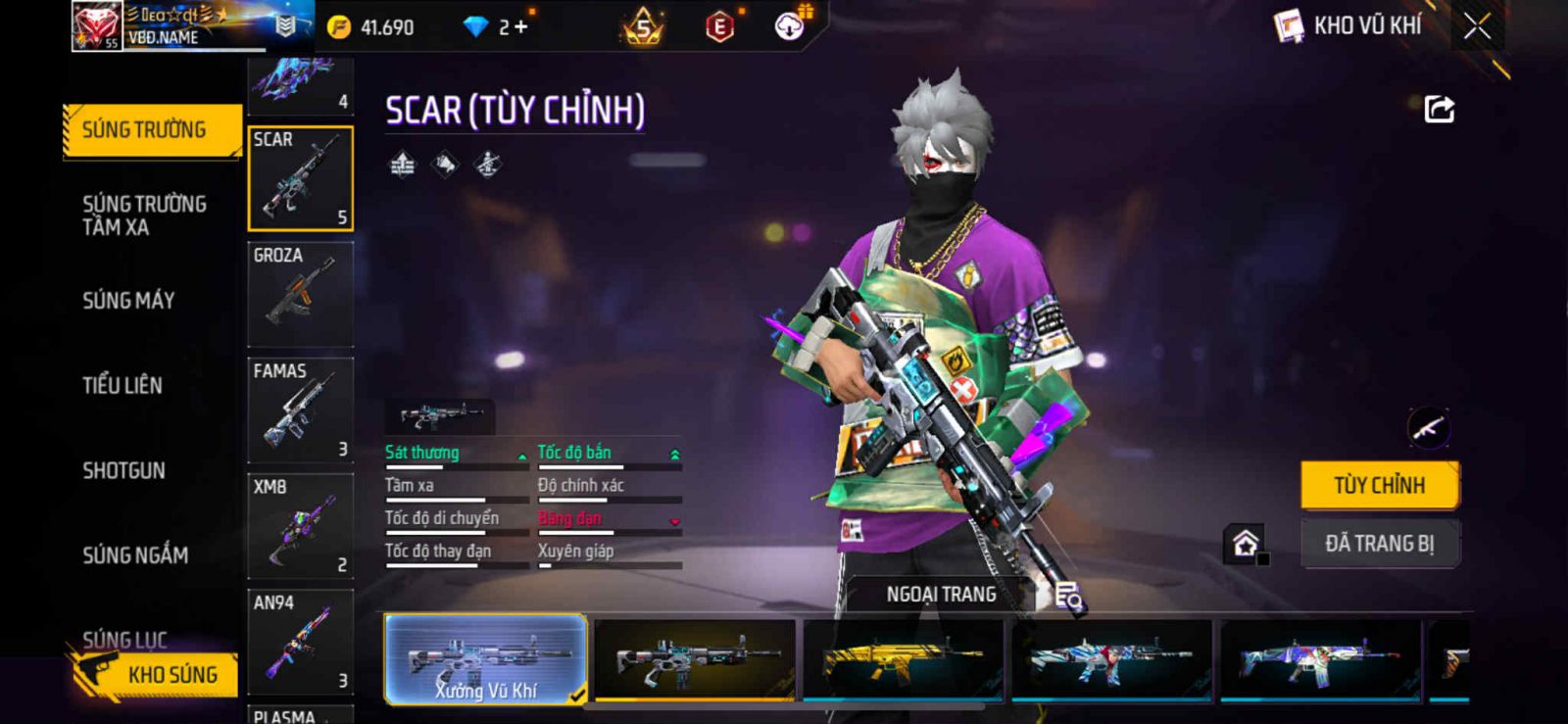Select the AN94 weapon slot
Image resolution: width=1568 pixels, height=724 pixels.
tap(300, 641)
